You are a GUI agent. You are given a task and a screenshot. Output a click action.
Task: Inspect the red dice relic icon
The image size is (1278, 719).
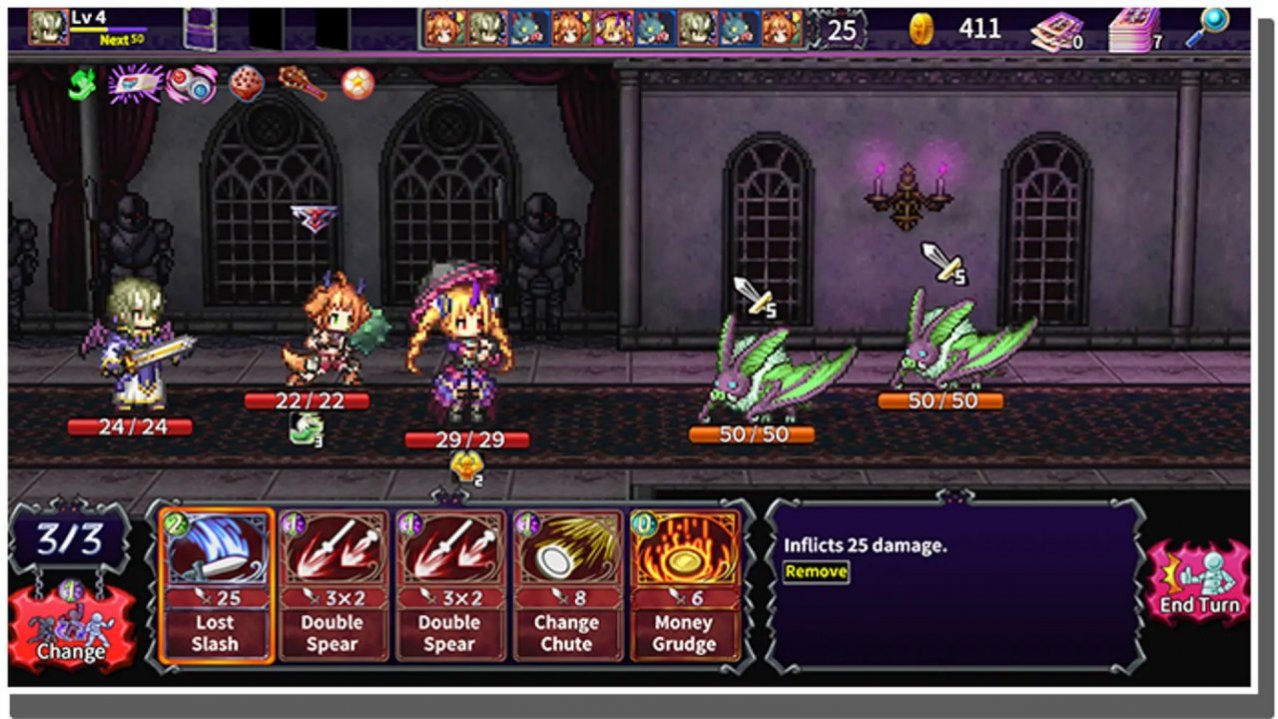pyautogui.click(x=246, y=84)
